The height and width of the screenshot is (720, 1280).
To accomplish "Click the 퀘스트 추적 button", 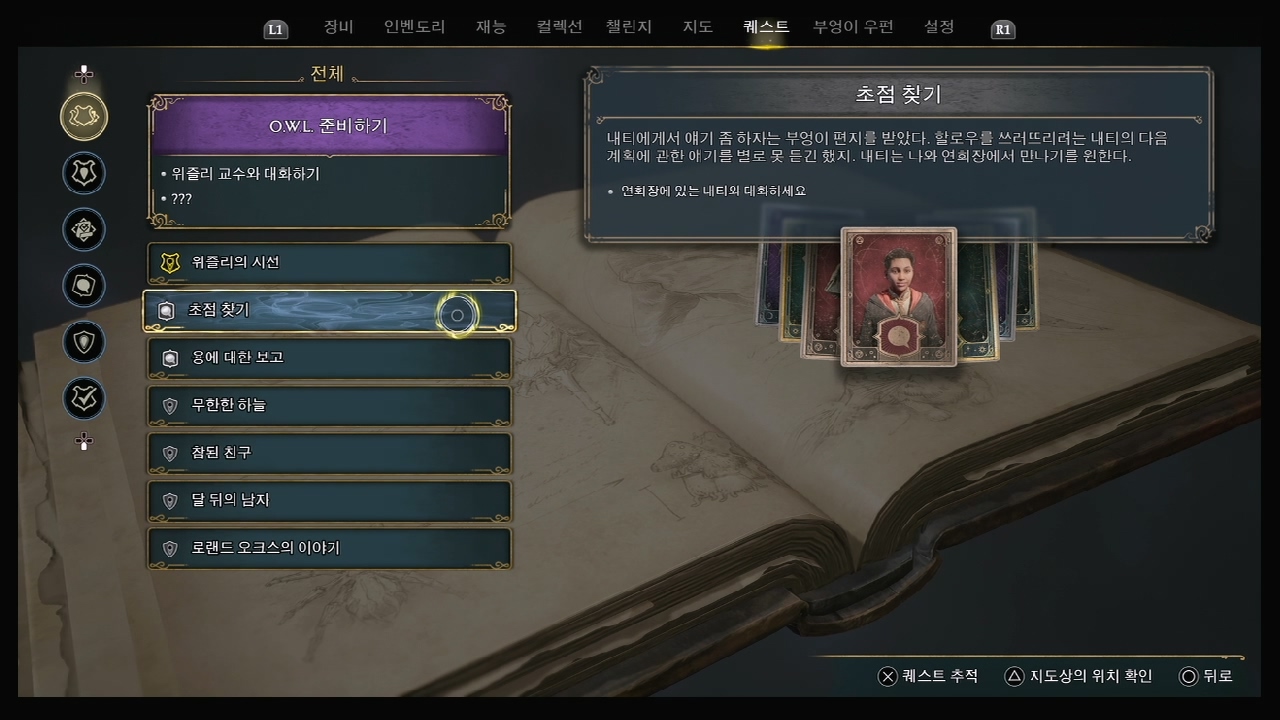I will point(922,676).
